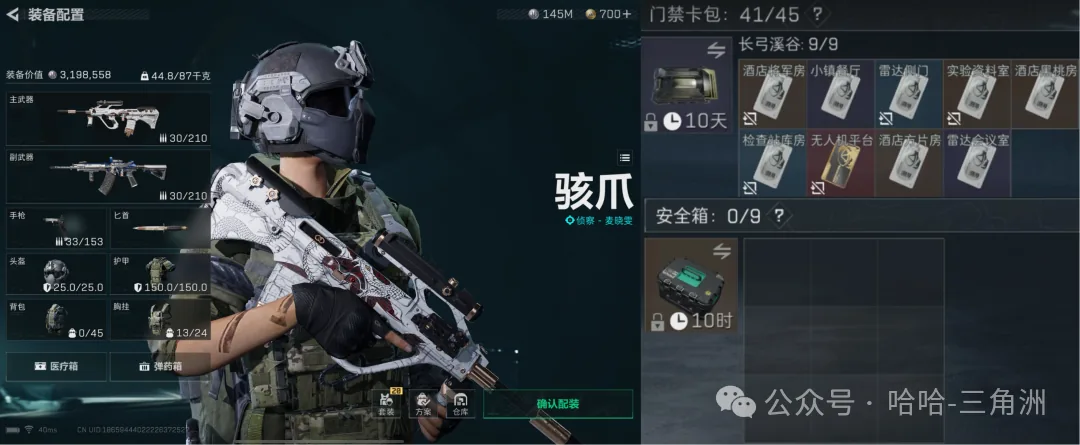The width and height of the screenshot is (1080, 445).
Task: Open the 方案 loadout plans
Action: (x=423, y=403)
